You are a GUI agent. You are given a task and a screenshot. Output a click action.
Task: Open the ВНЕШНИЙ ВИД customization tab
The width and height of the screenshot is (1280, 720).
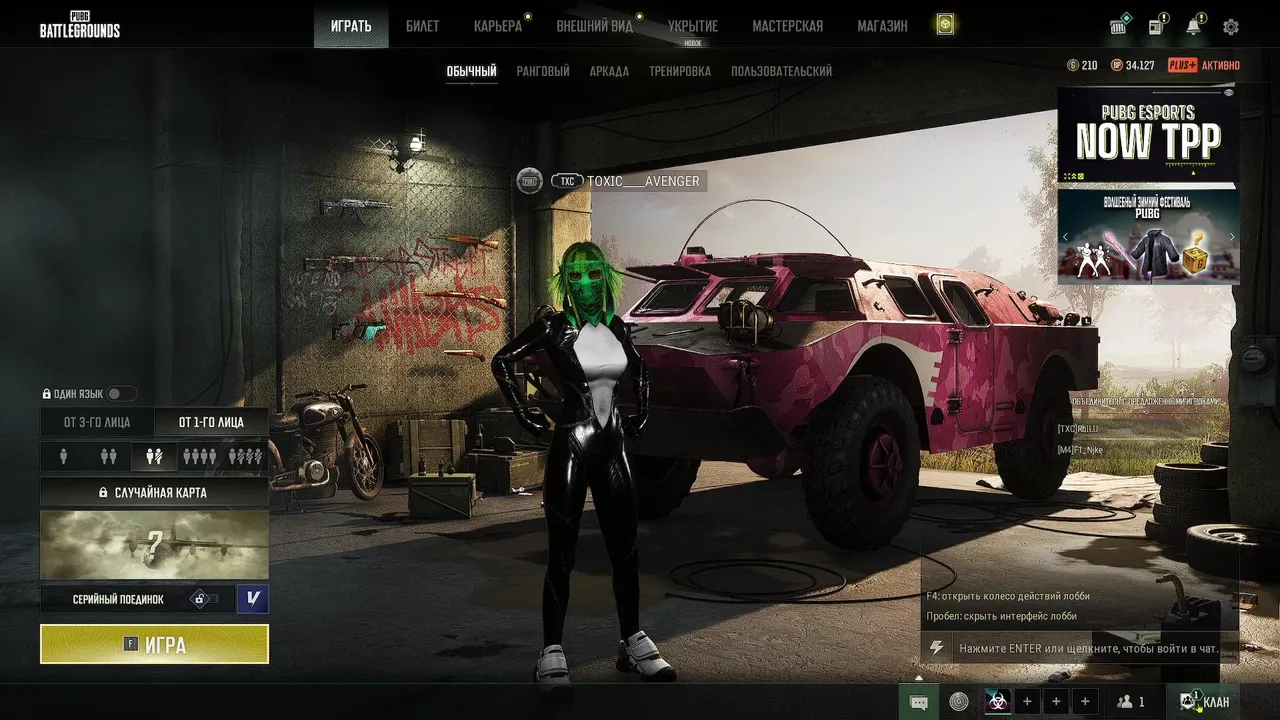point(594,26)
